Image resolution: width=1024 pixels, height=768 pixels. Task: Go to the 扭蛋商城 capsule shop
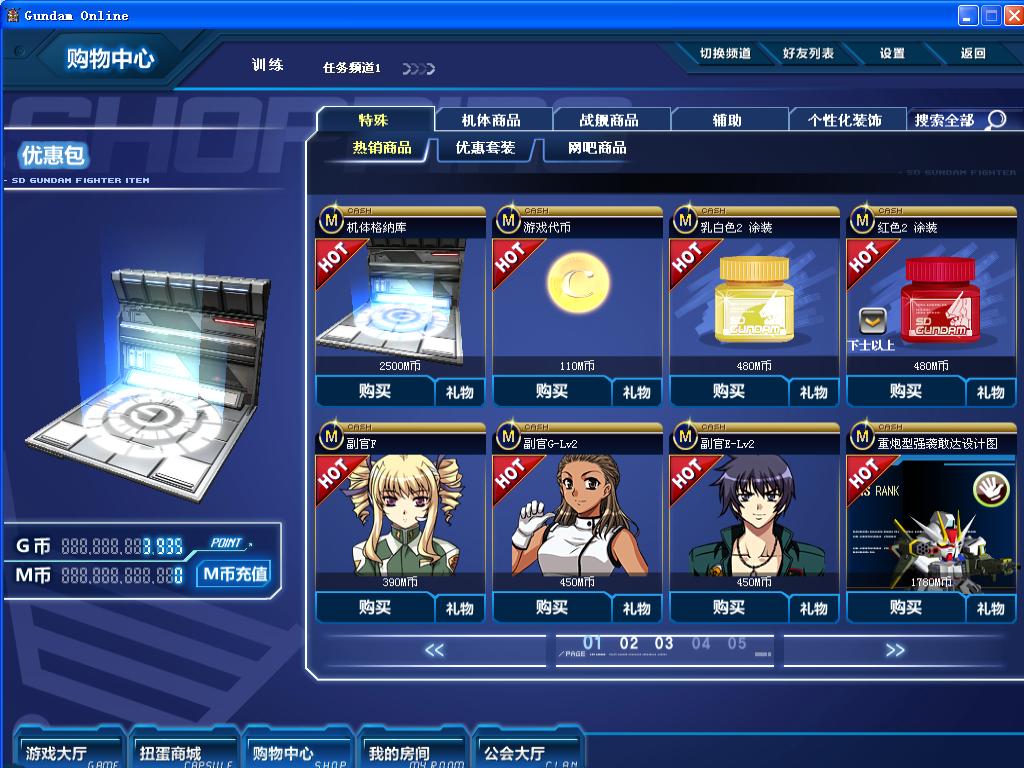[x=171, y=753]
